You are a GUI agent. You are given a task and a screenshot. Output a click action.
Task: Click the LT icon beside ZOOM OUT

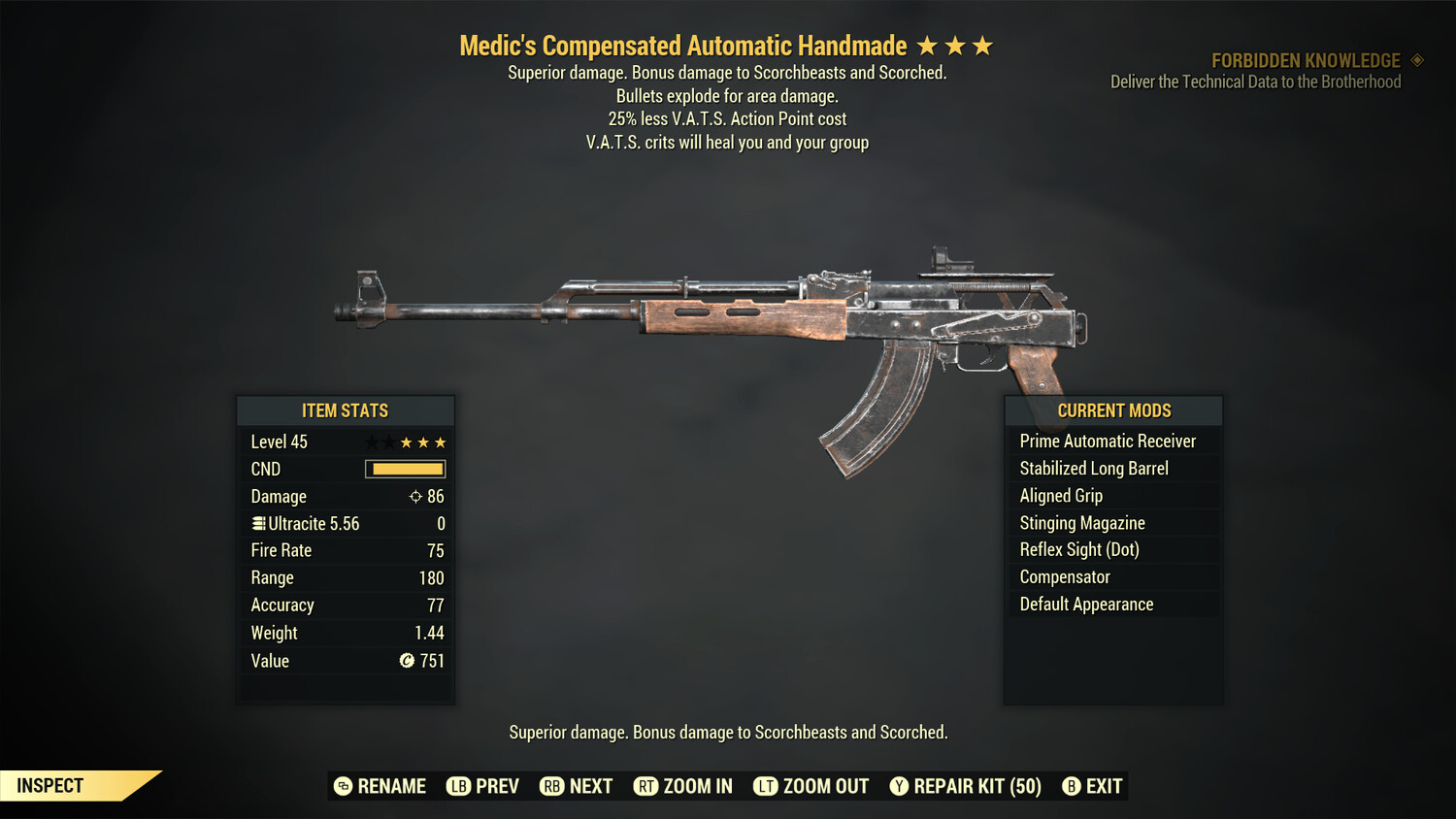(x=764, y=786)
